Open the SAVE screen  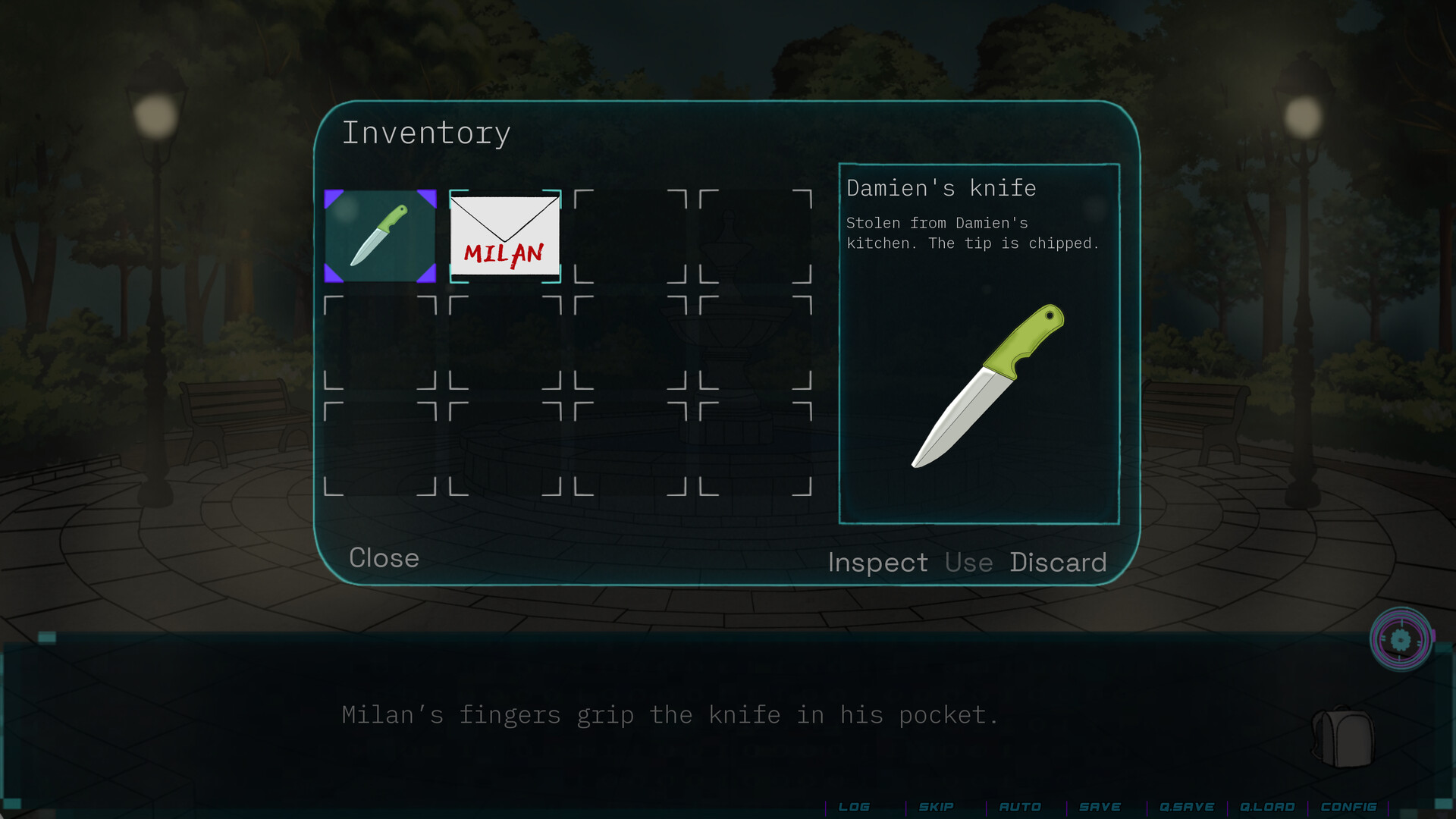1100,807
